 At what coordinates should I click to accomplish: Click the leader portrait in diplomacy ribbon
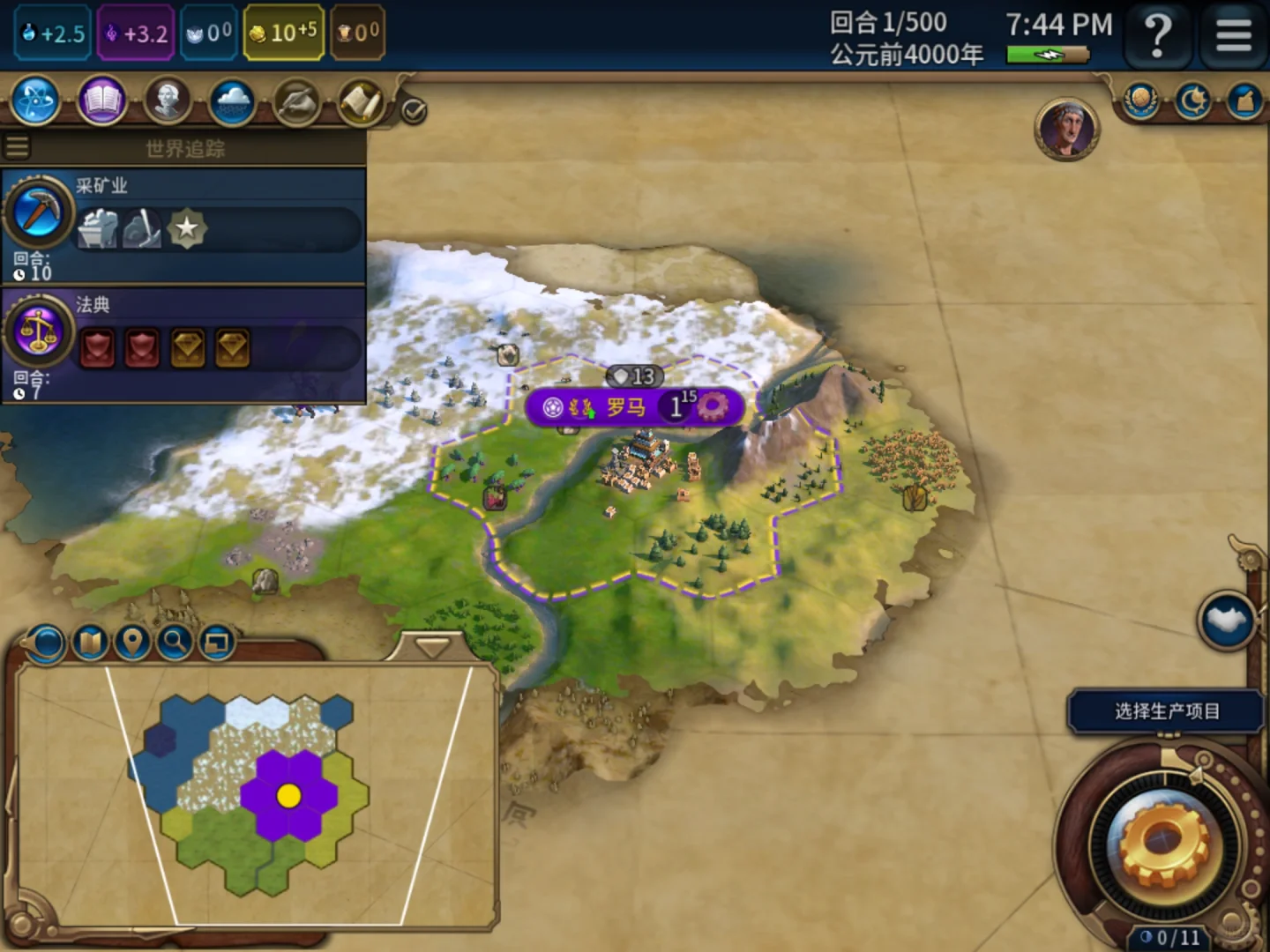(1066, 130)
